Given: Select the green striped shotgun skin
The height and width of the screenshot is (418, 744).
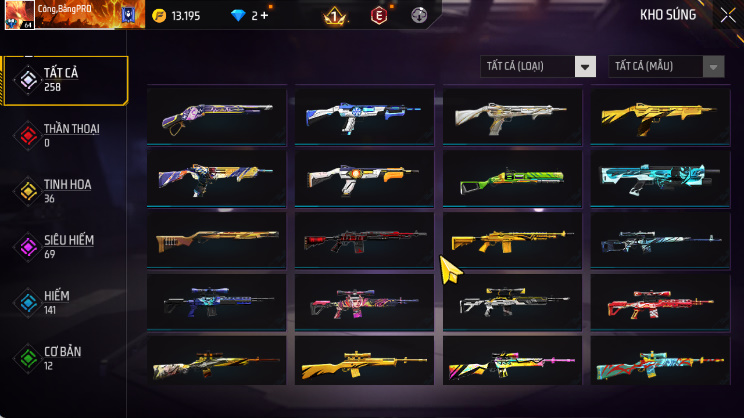Looking at the screenshot, I should 512,180.
